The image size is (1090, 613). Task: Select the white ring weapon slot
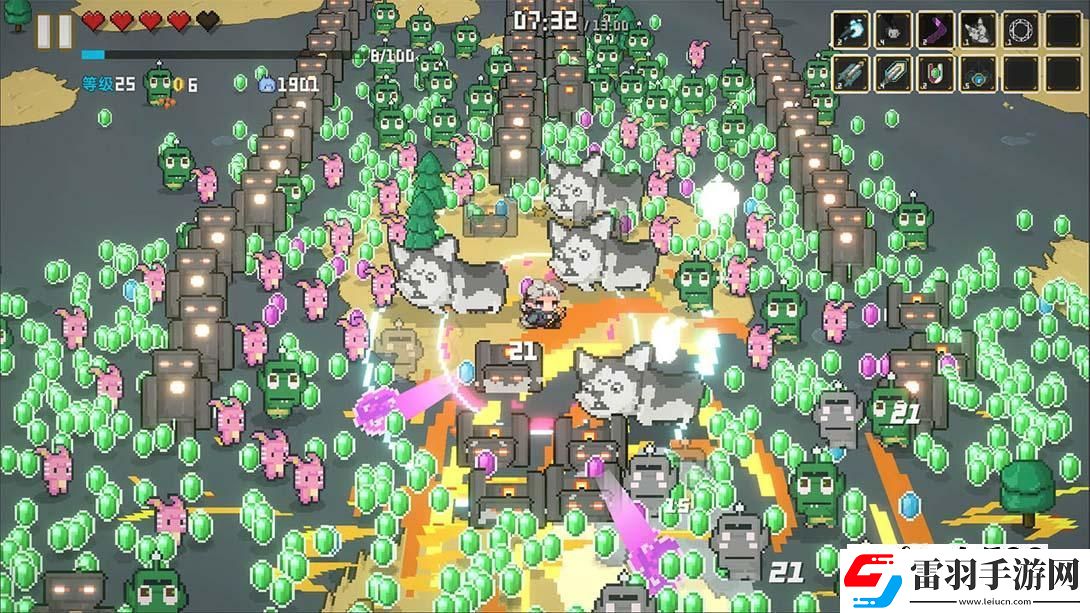(x=1021, y=30)
